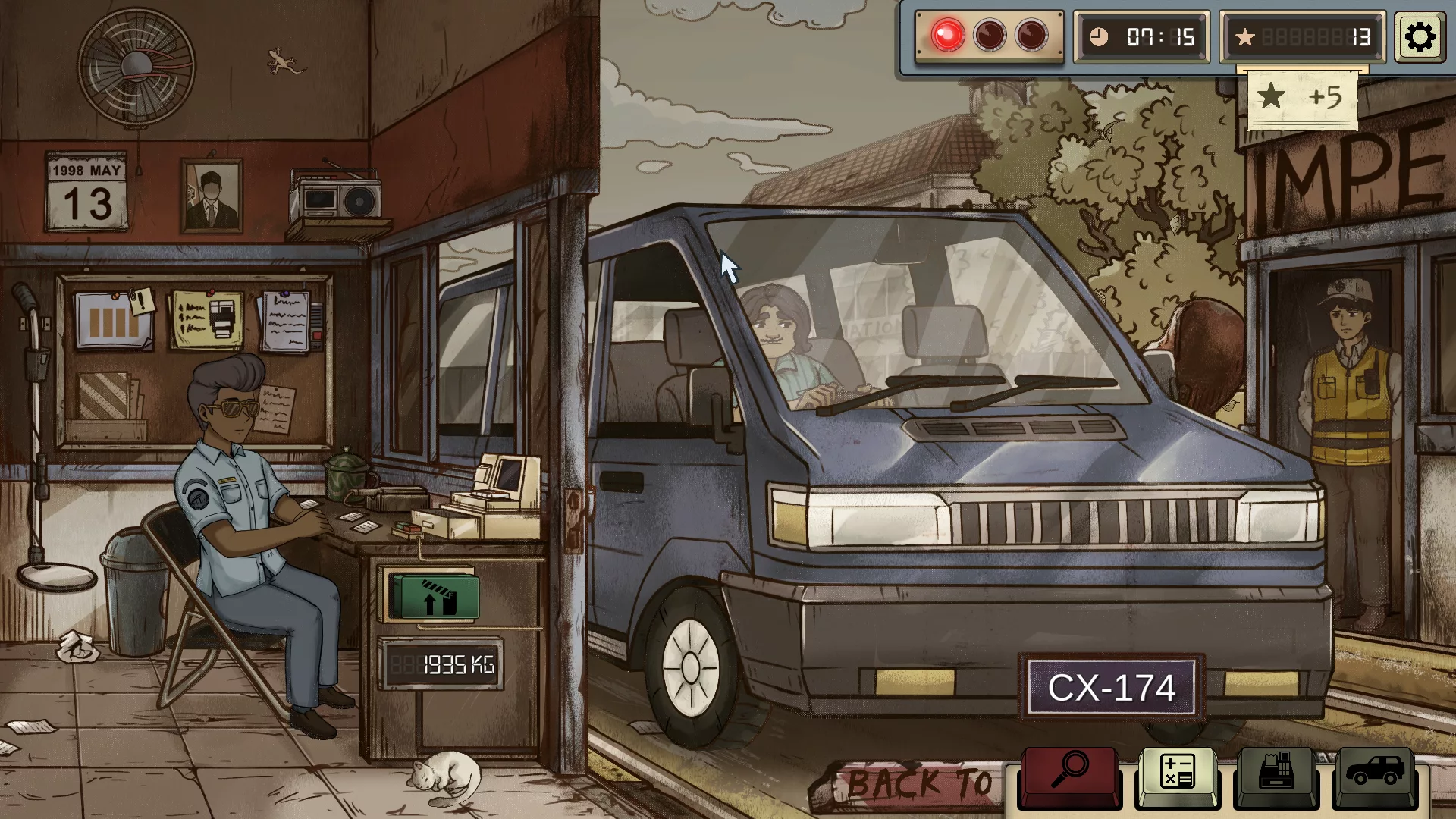
Task: Select the car silhouette button
Action: [1374, 772]
